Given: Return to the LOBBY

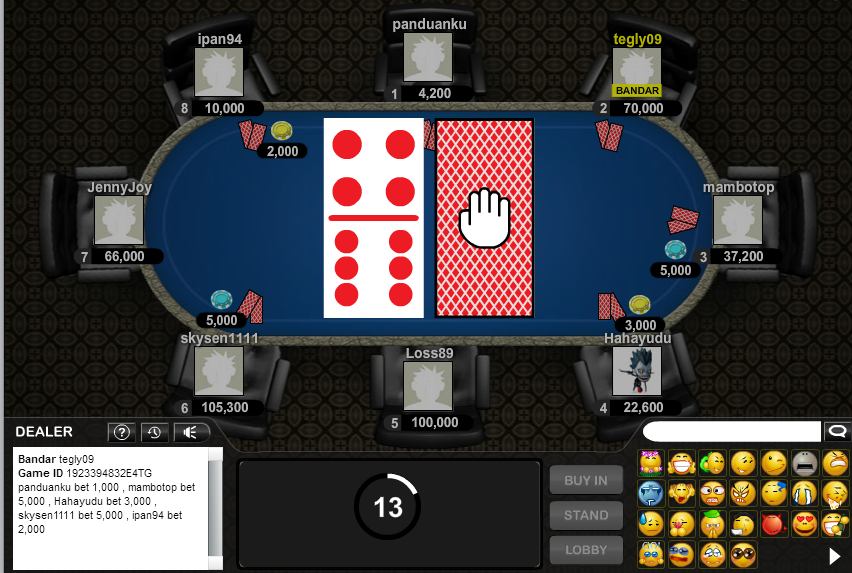Looking at the screenshot, I should (586, 551).
